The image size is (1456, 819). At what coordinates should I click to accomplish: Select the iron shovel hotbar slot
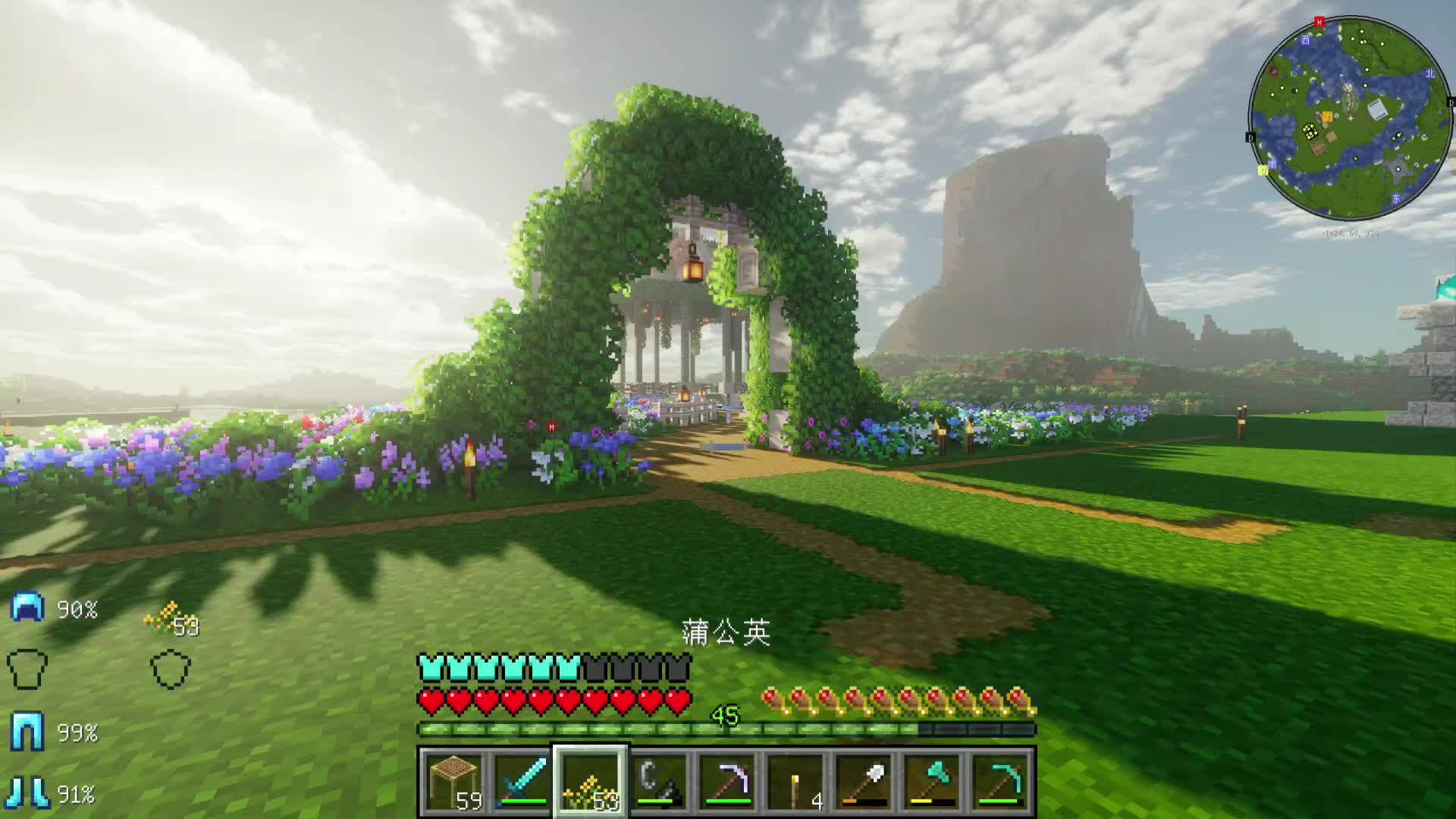863,781
